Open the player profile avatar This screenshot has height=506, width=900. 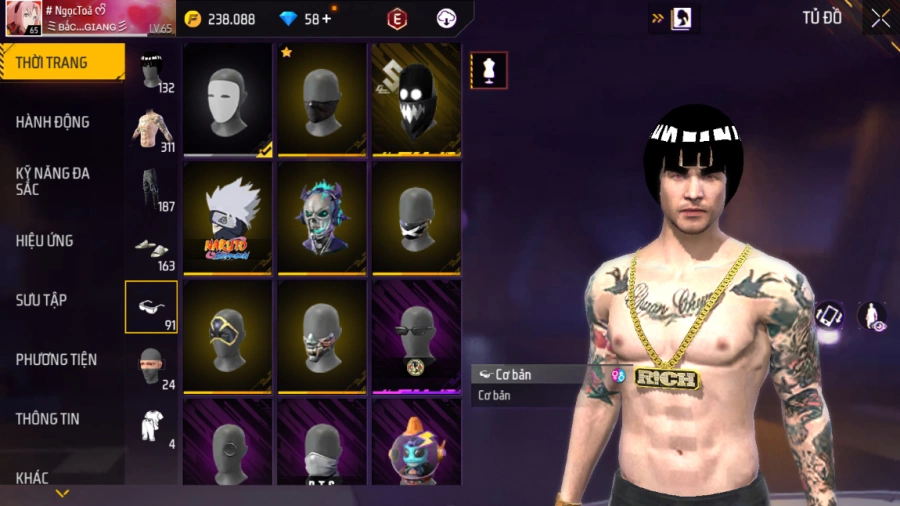pos(22,18)
